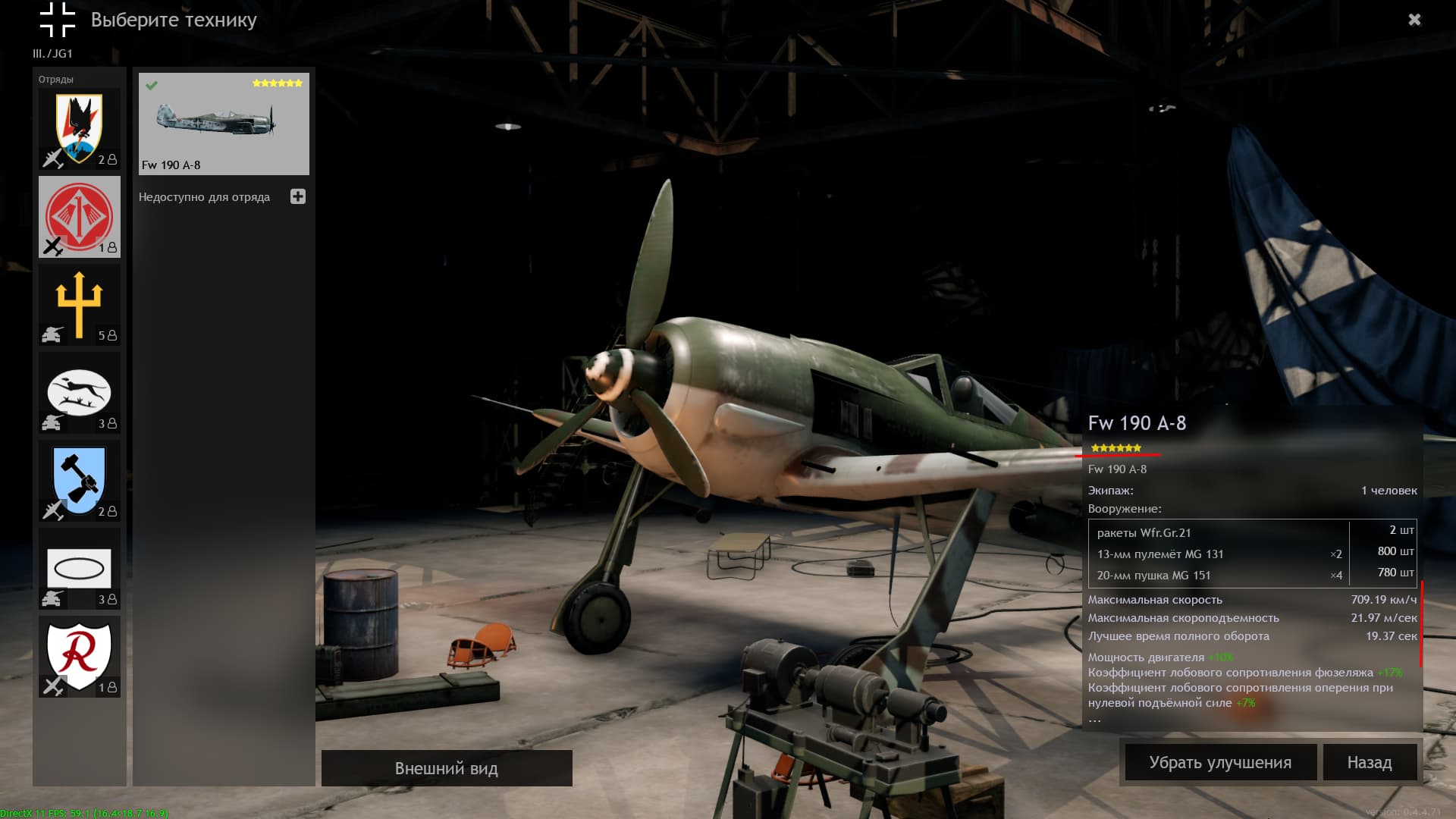Choose the blue shield hammer squad
Screen dimensions: 1456x819
click(80, 481)
